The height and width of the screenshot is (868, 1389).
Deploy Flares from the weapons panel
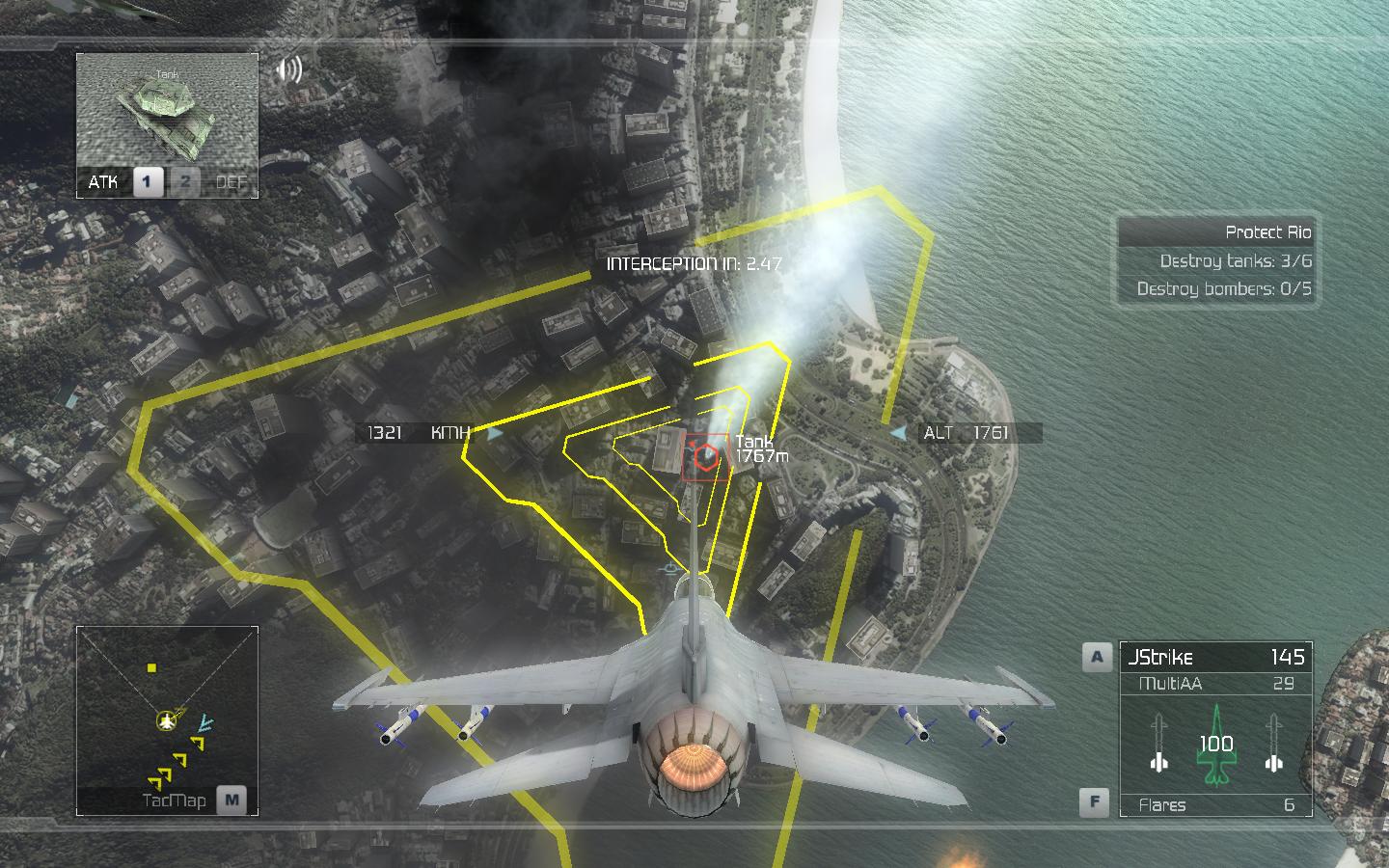(1215, 804)
